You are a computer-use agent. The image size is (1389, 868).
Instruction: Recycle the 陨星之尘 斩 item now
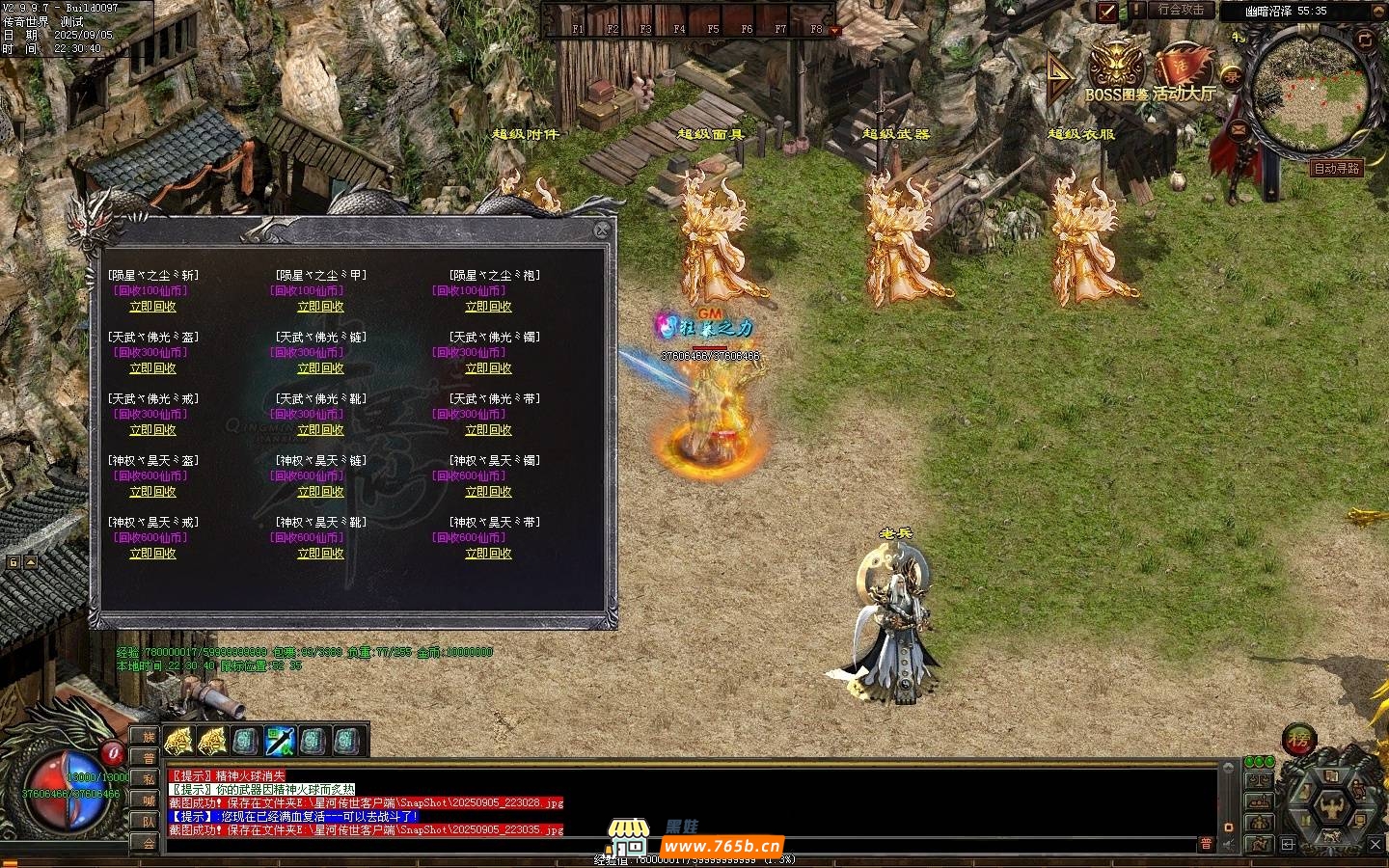pos(152,307)
